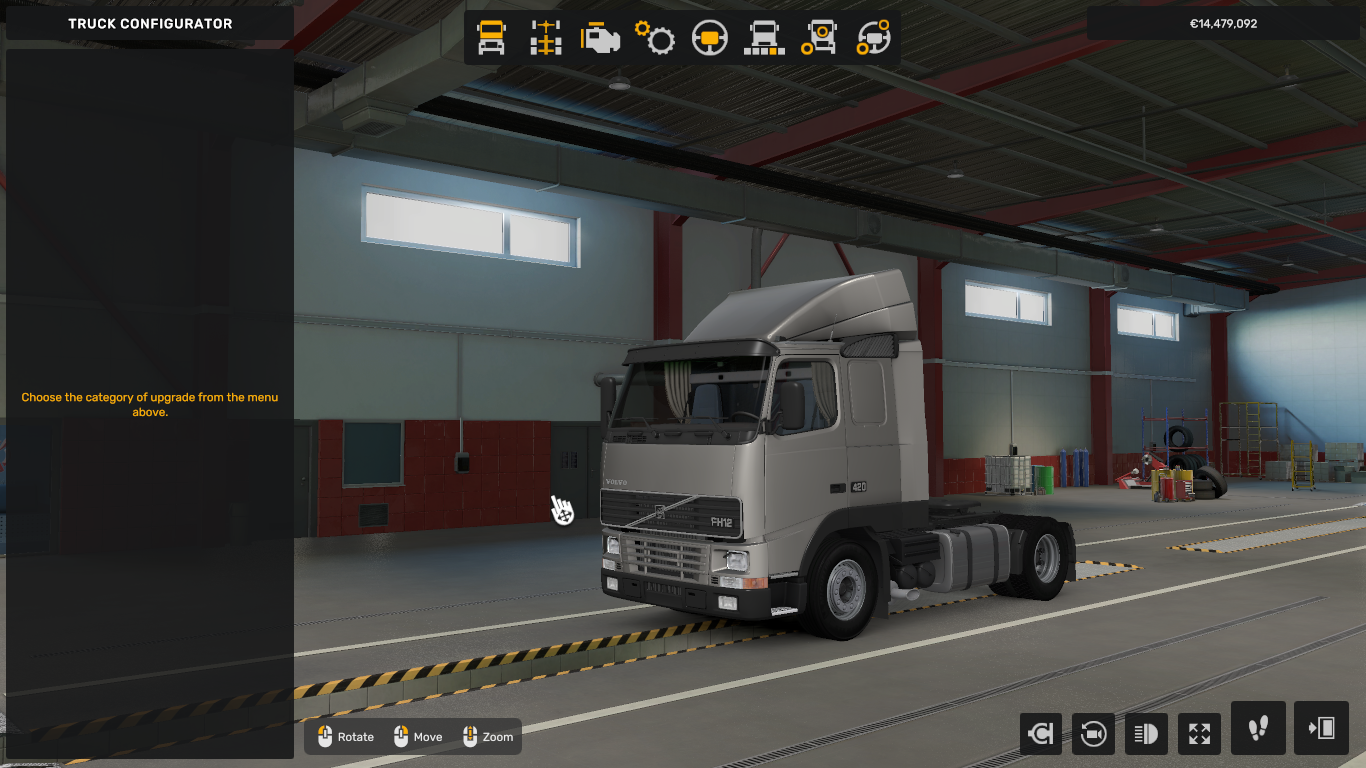Select the truck paint swatches category

[765, 38]
